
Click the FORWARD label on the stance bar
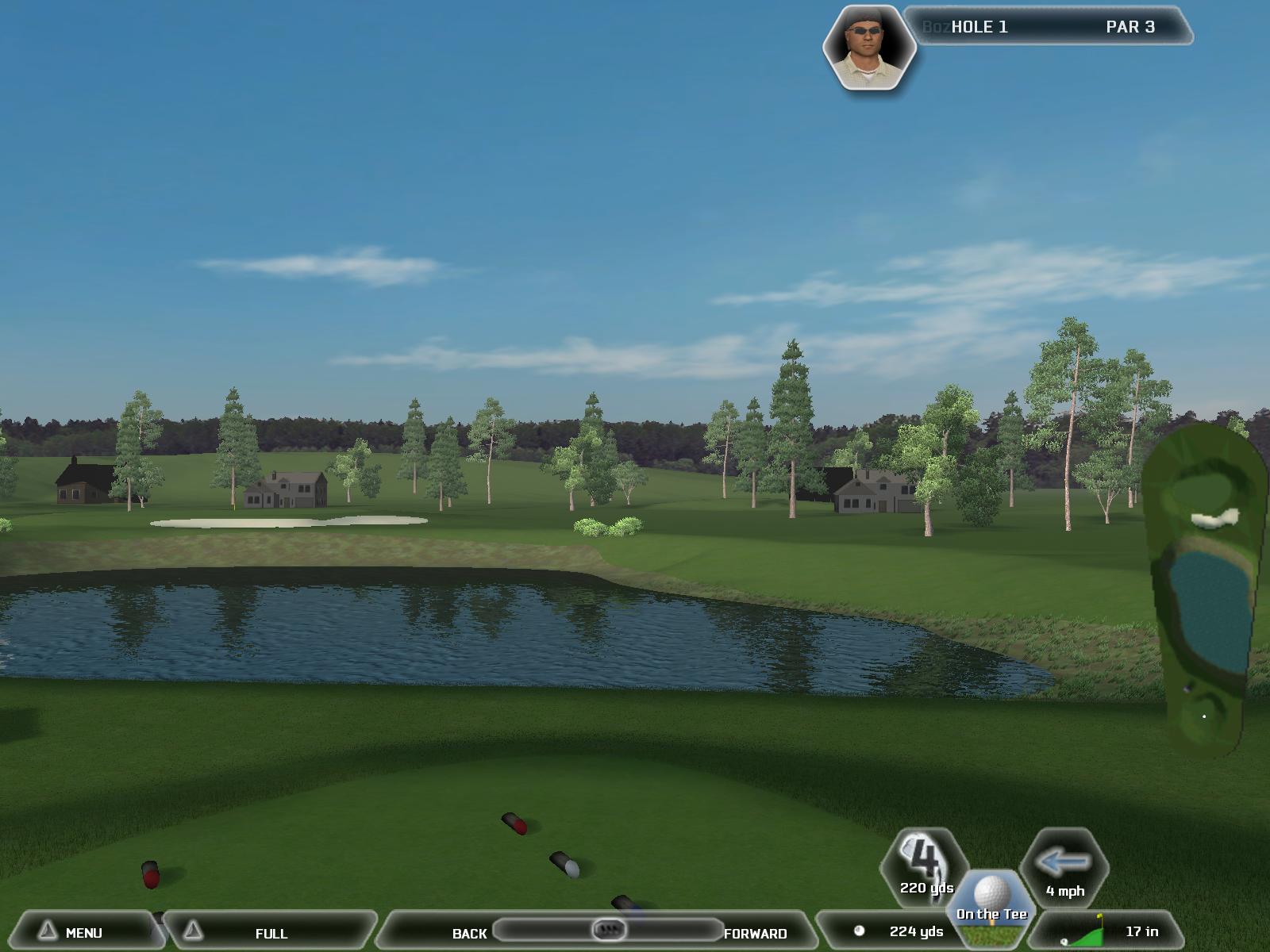click(755, 934)
